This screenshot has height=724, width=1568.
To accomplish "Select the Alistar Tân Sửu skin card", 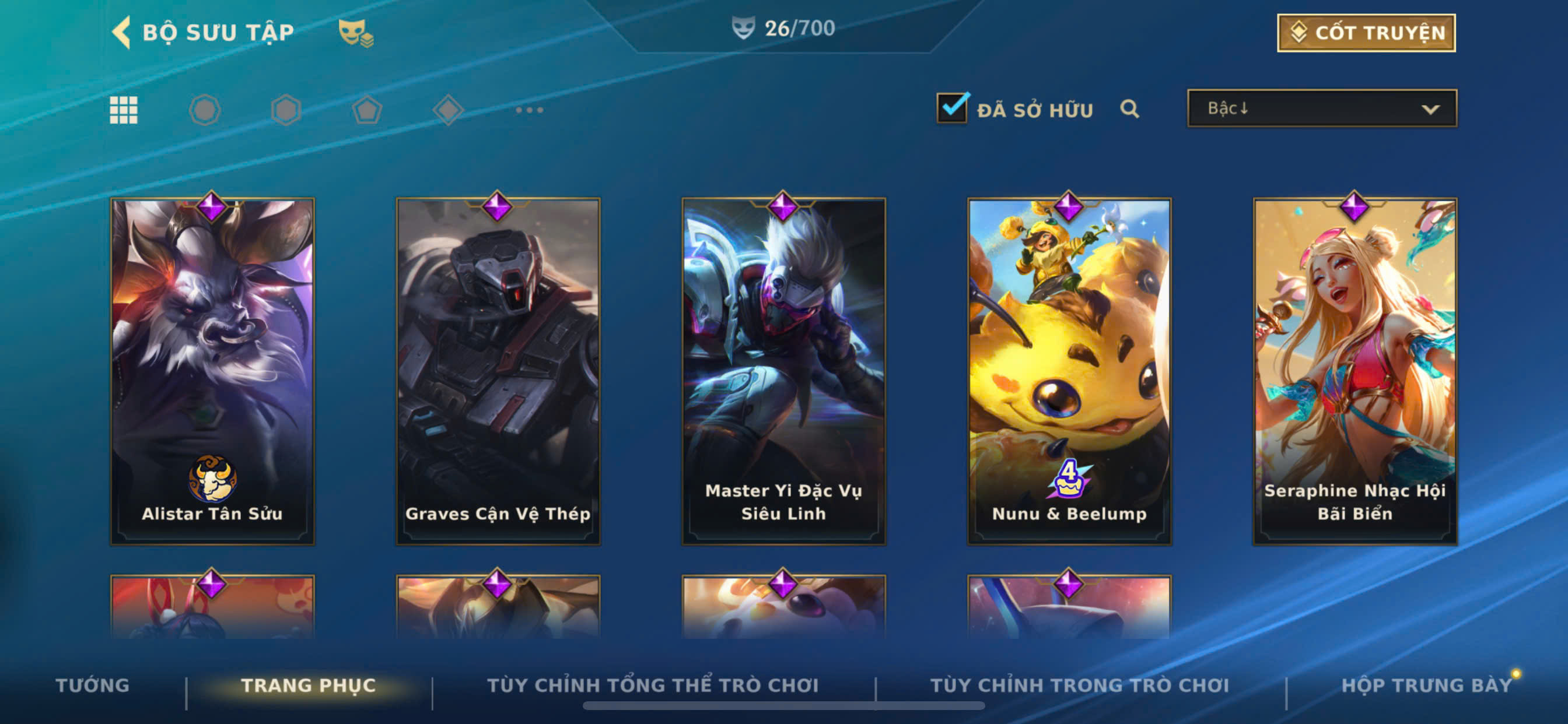I will [212, 371].
